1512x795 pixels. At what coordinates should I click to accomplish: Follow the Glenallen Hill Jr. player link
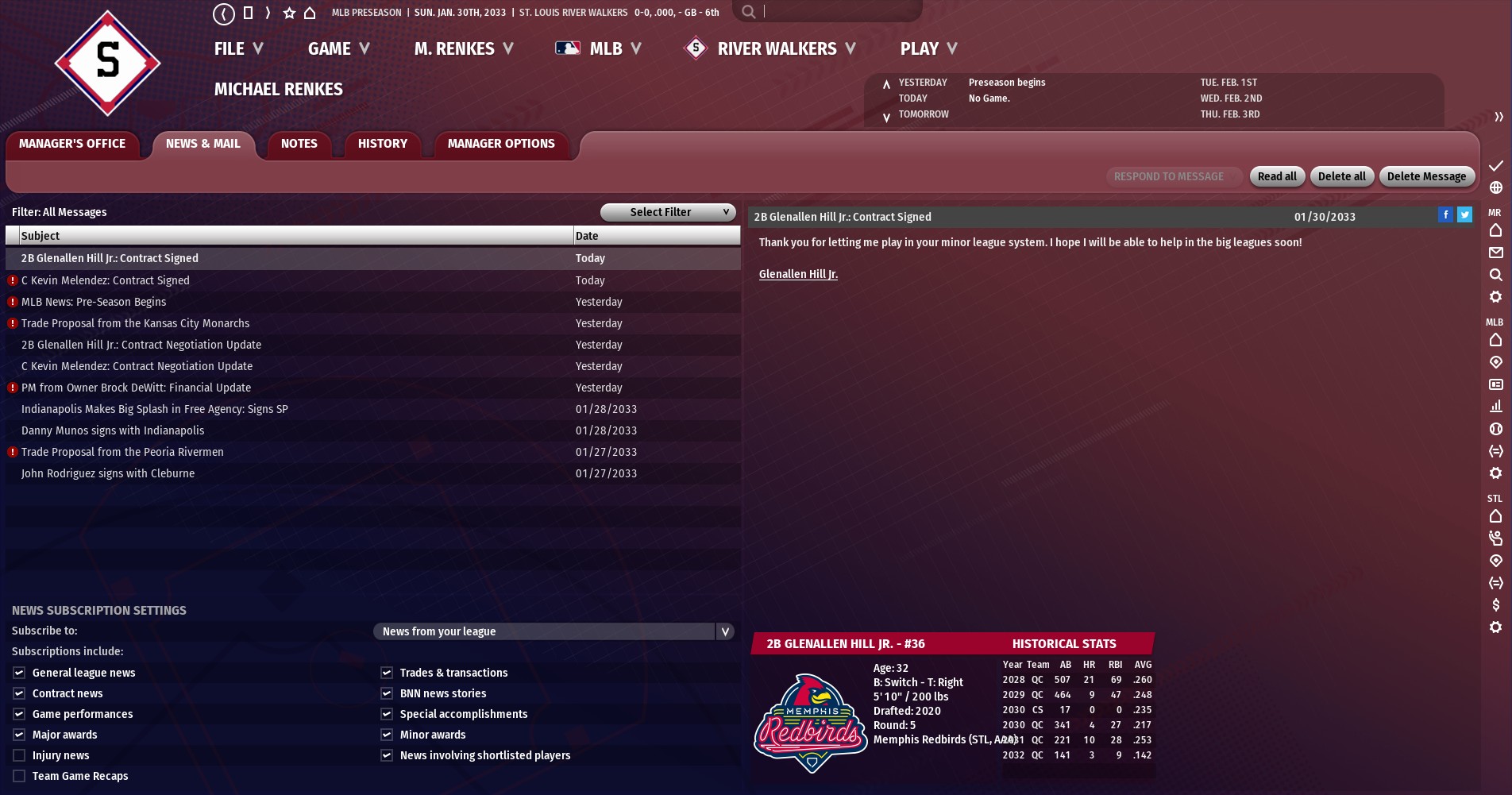[x=798, y=274]
